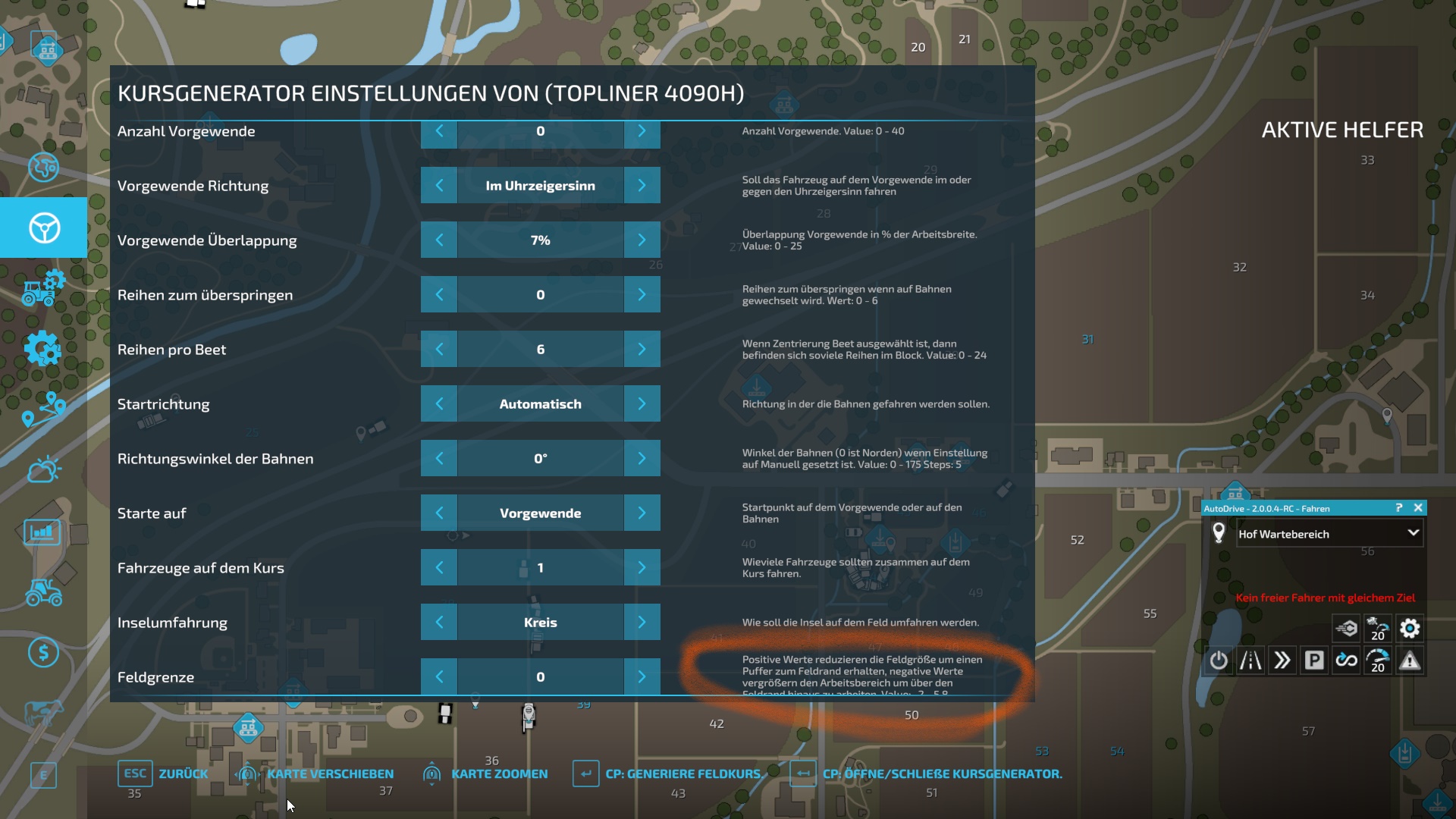Select the steering wheel icon in the sidebar
The height and width of the screenshot is (819, 1456).
(45, 227)
